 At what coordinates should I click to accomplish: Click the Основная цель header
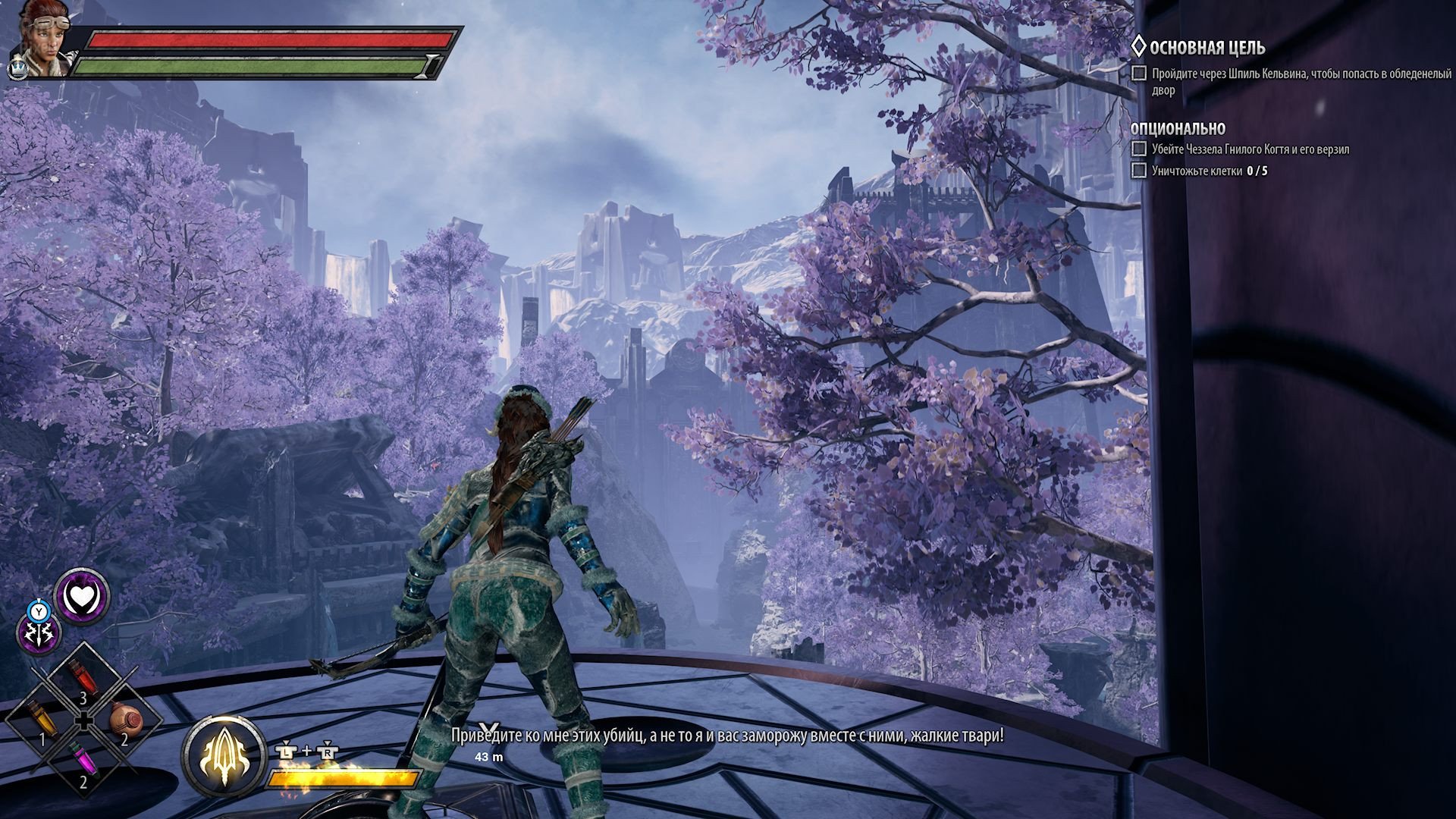[1206, 48]
